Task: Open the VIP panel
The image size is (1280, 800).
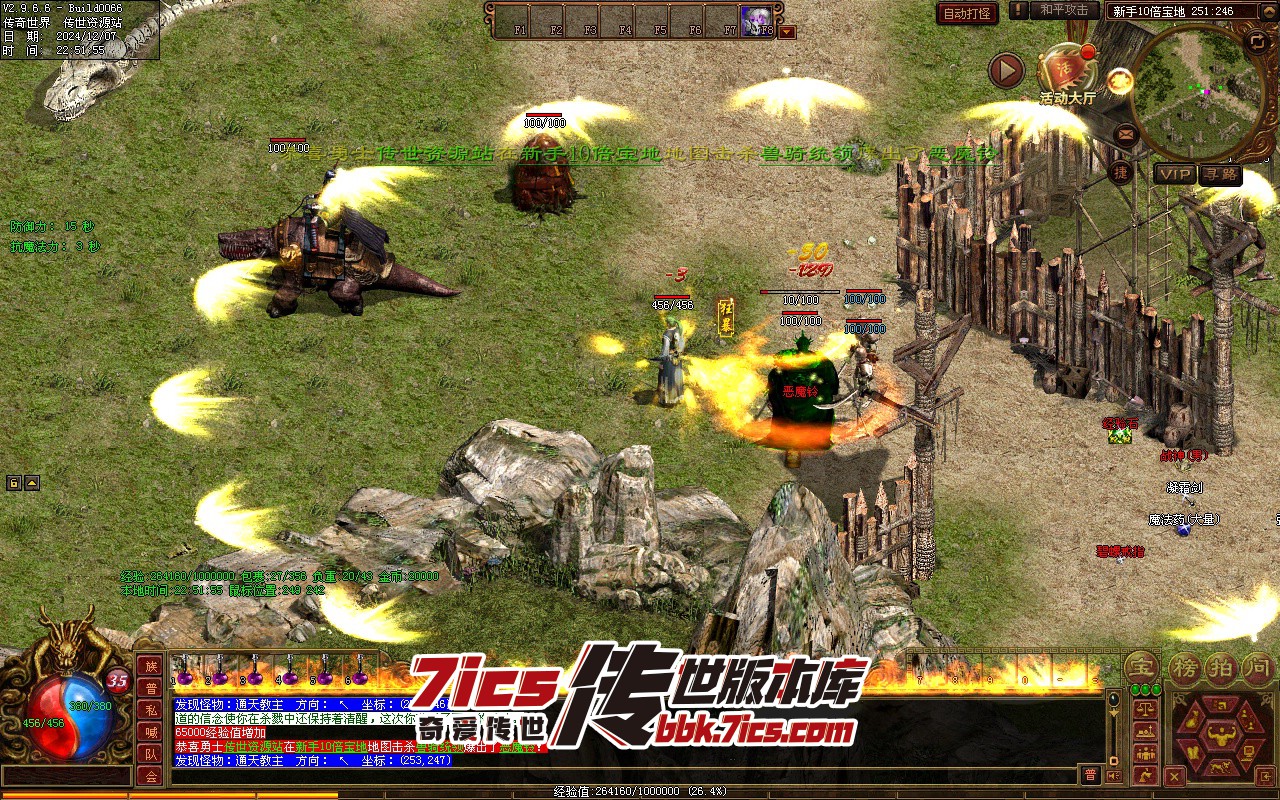Action: click(1174, 174)
